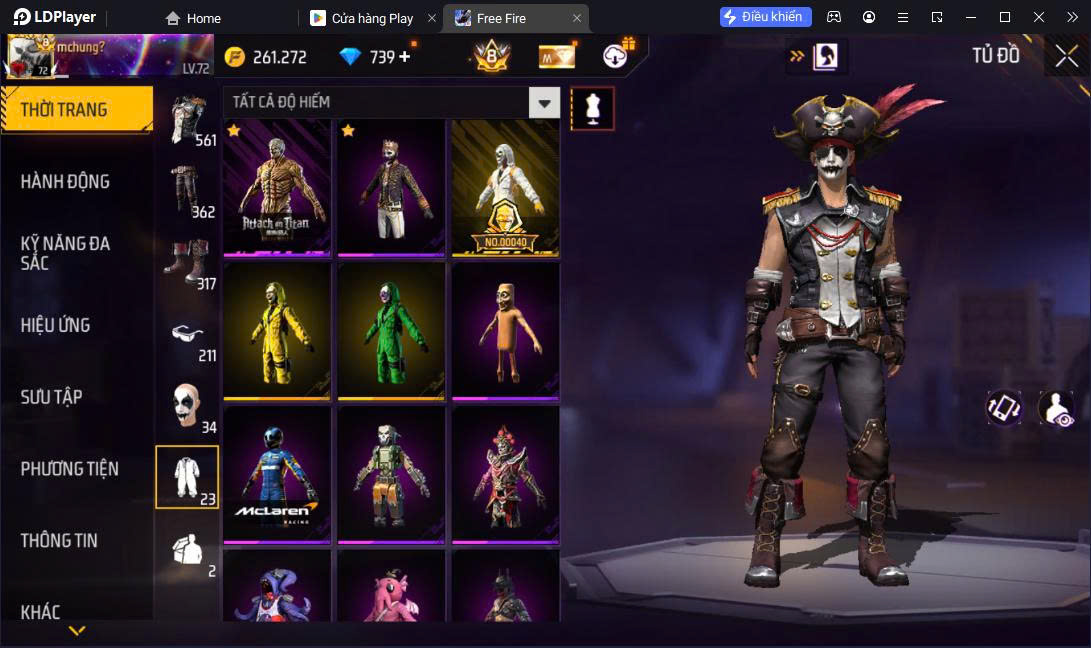Select the green hooded jumpsuit outfit

391,330
